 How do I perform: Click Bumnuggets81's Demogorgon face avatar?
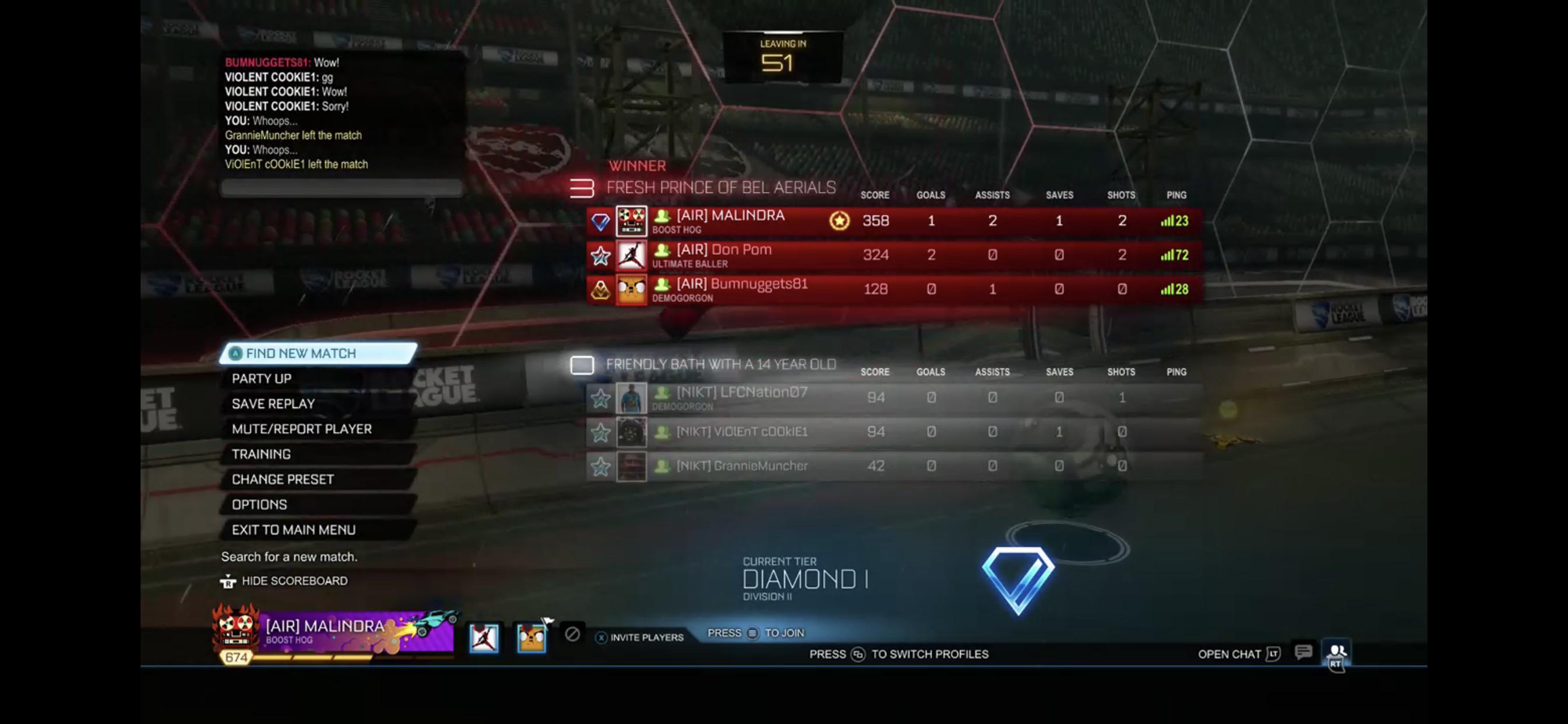[631, 289]
